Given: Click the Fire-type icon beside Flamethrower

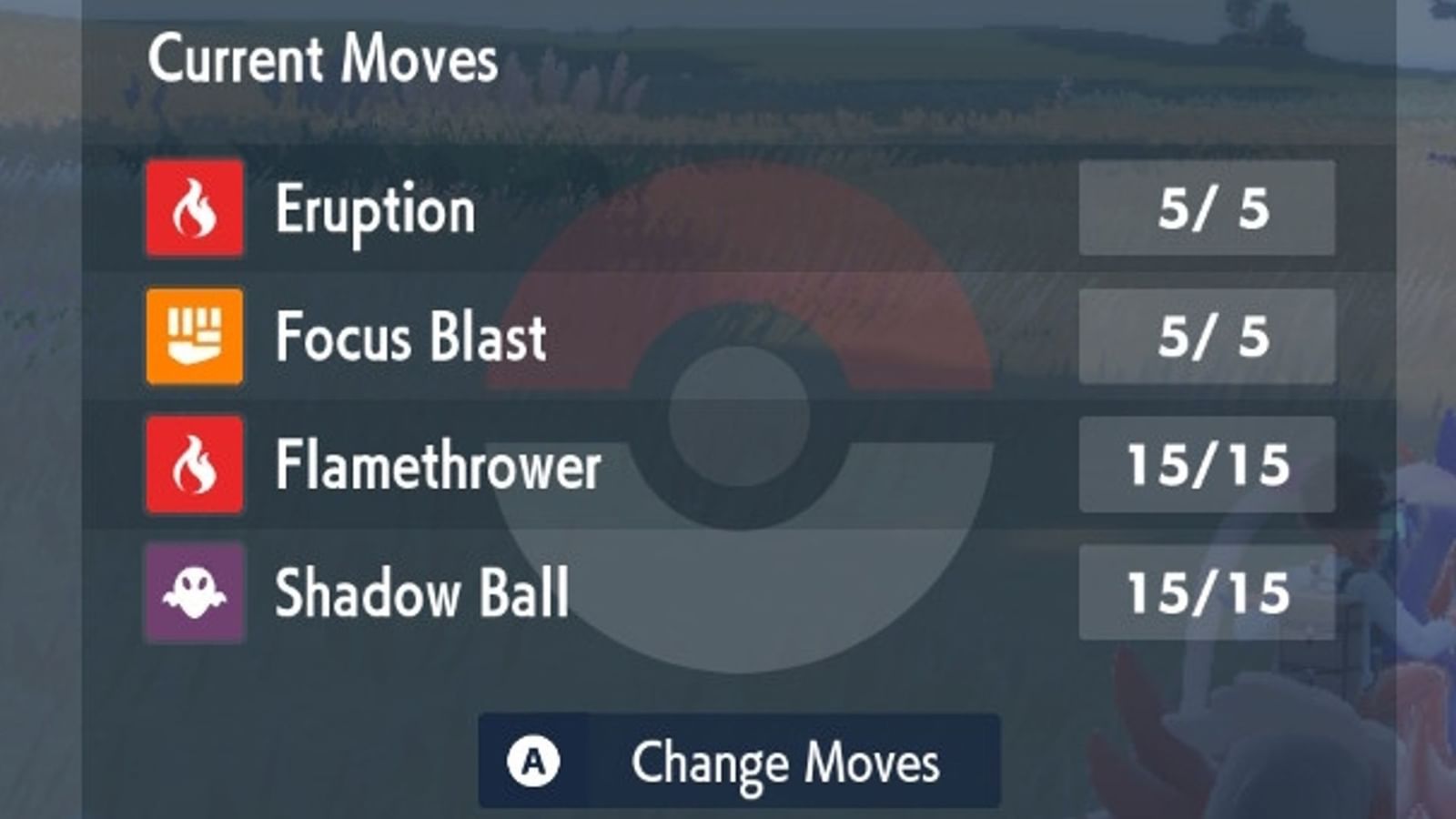Looking at the screenshot, I should [x=193, y=466].
